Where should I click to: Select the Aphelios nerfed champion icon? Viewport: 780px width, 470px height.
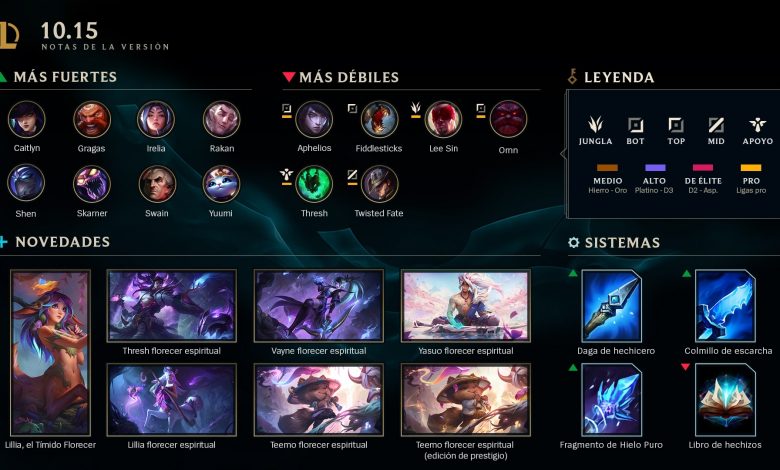[314, 119]
